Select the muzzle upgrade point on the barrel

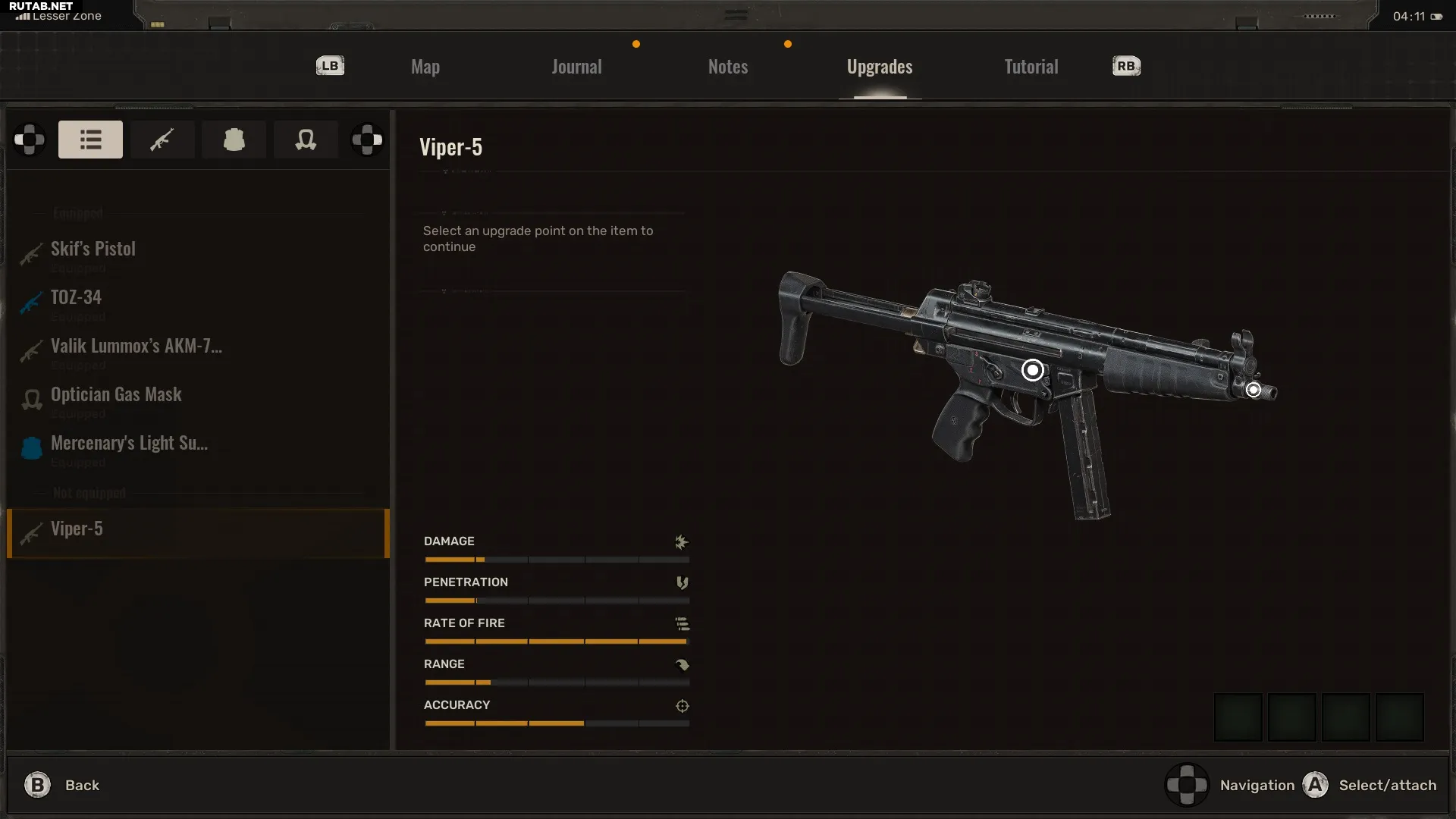coord(1254,390)
